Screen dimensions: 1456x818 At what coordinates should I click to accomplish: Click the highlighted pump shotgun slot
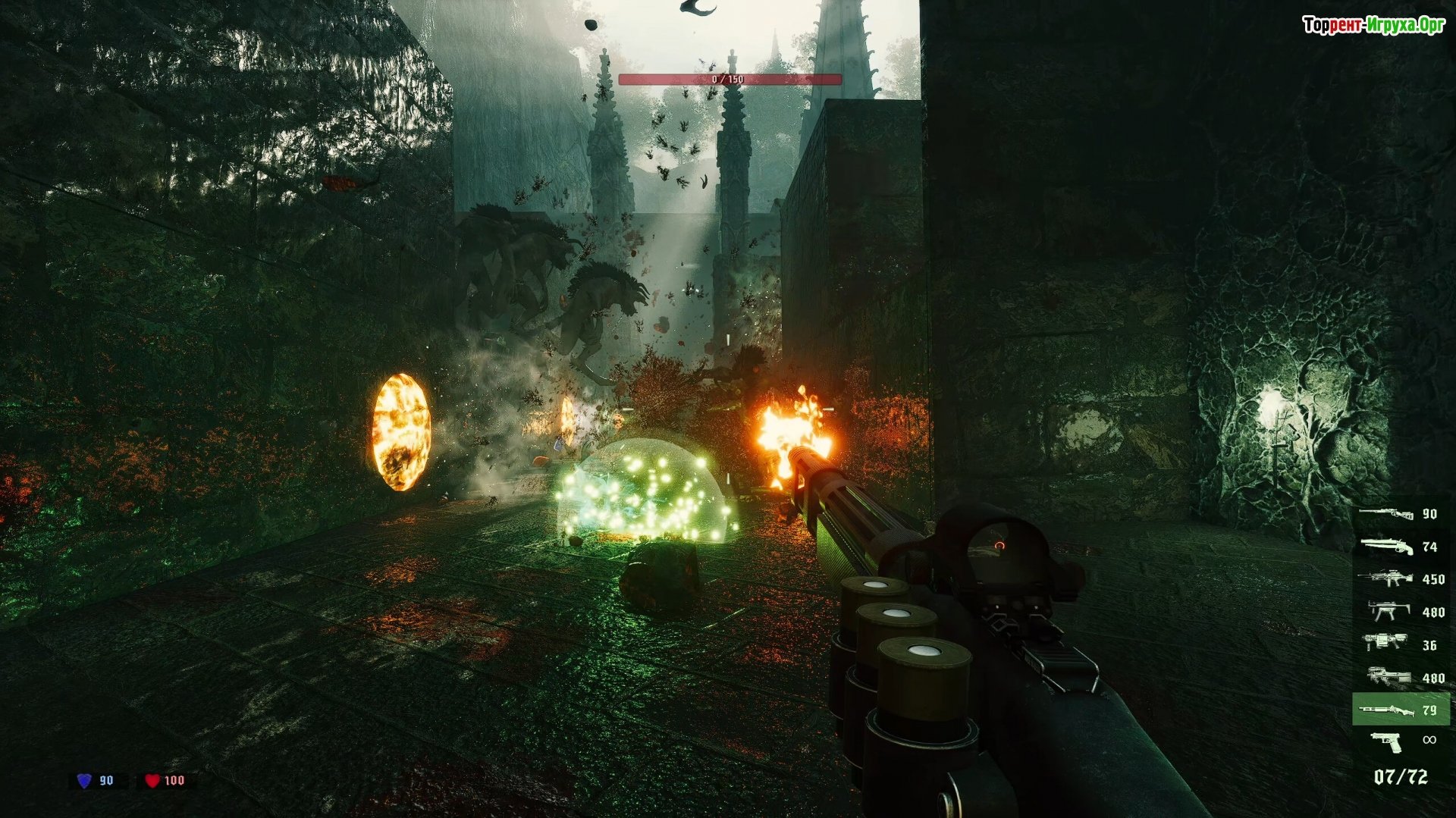[x=1400, y=710]
